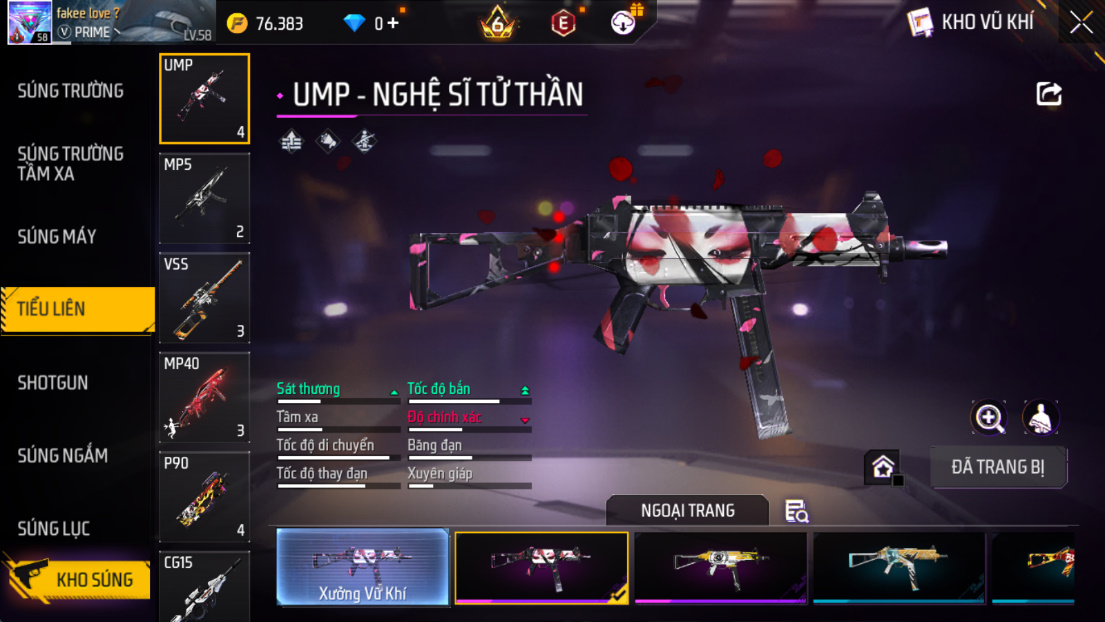Open the Xưởng Vũ Khí workshop tile
Screen dimensions: 1105x622
coord(362,567)
